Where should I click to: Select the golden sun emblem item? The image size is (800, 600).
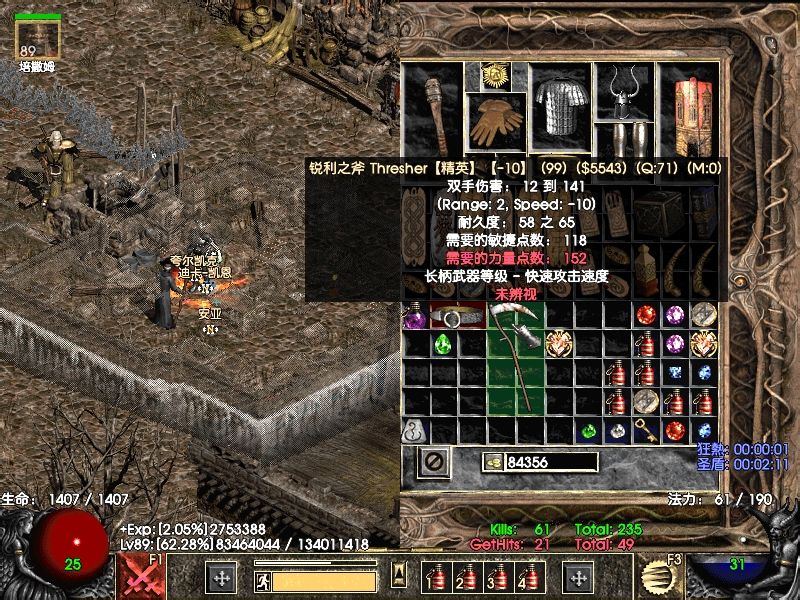pos(491,75)
